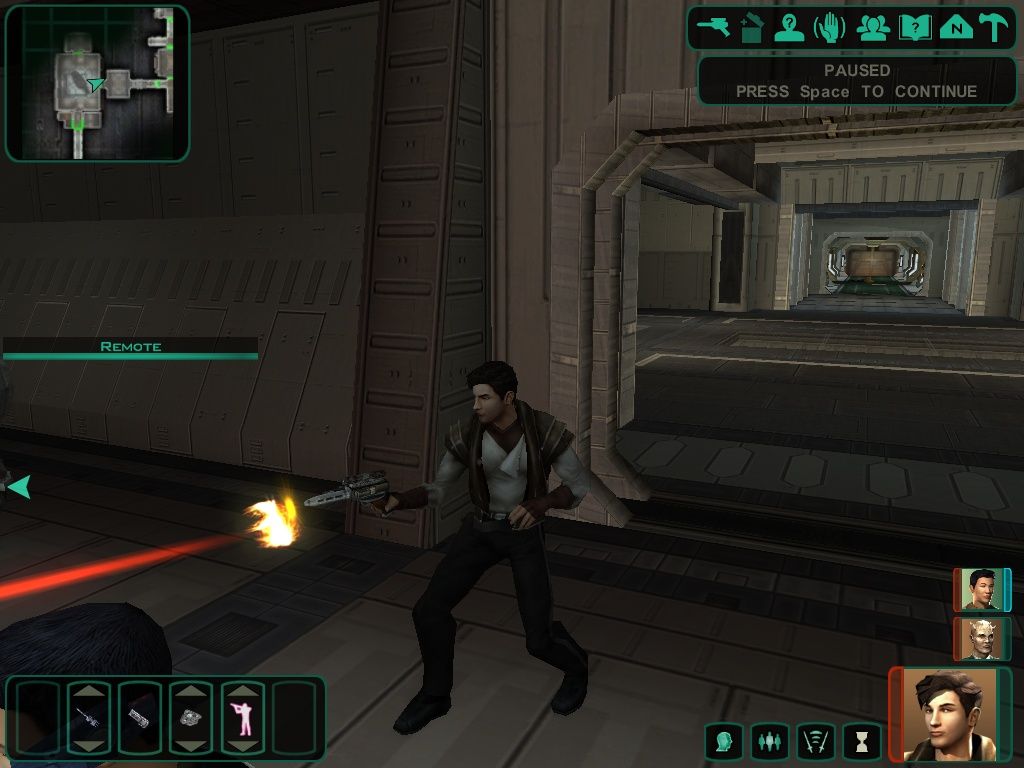Image resolution: width=1024 pixels, height=768 pixels.
Task: Open the Abilities raised hand icon
Action: (x=830, y=28)
